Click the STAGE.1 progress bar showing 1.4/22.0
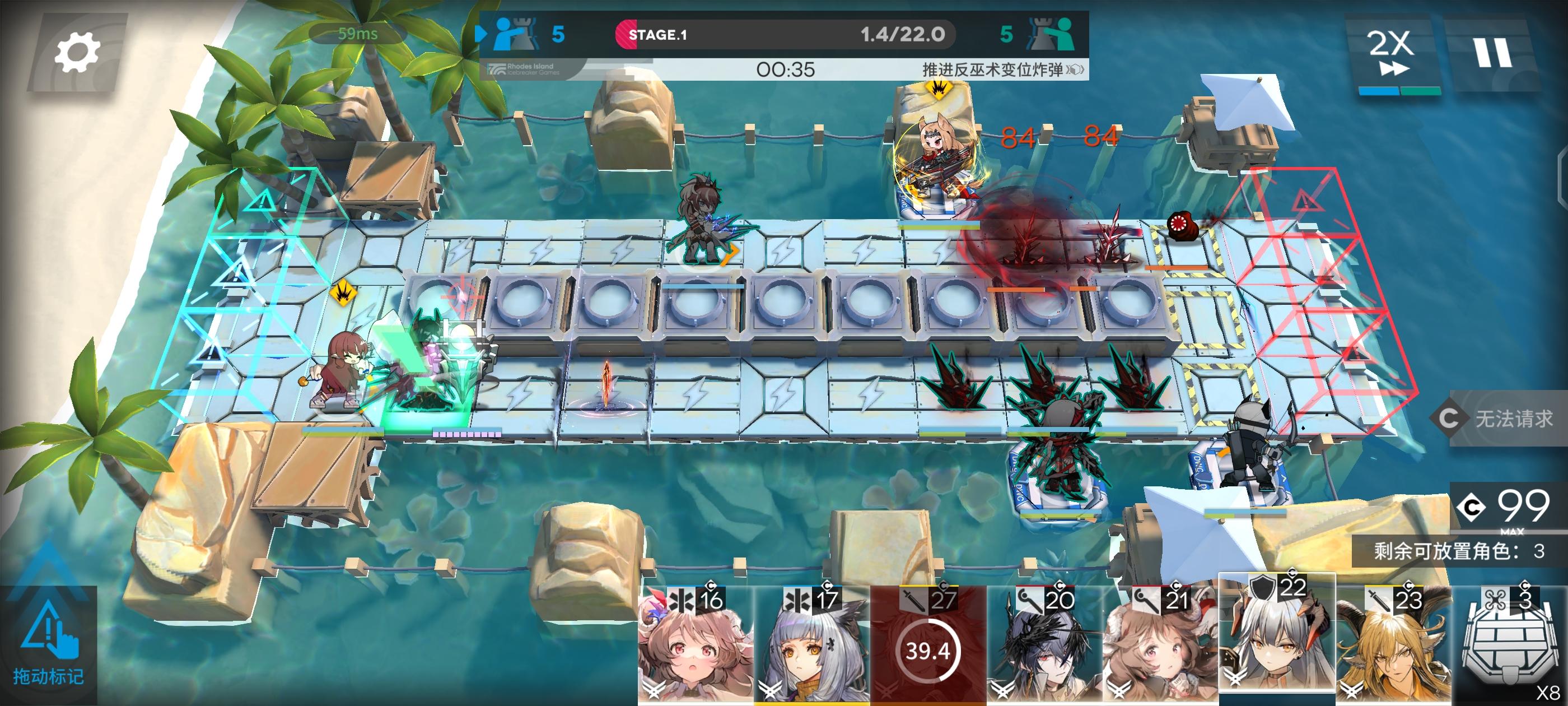Screen dimensions: 1568x706 pos(785,35)
